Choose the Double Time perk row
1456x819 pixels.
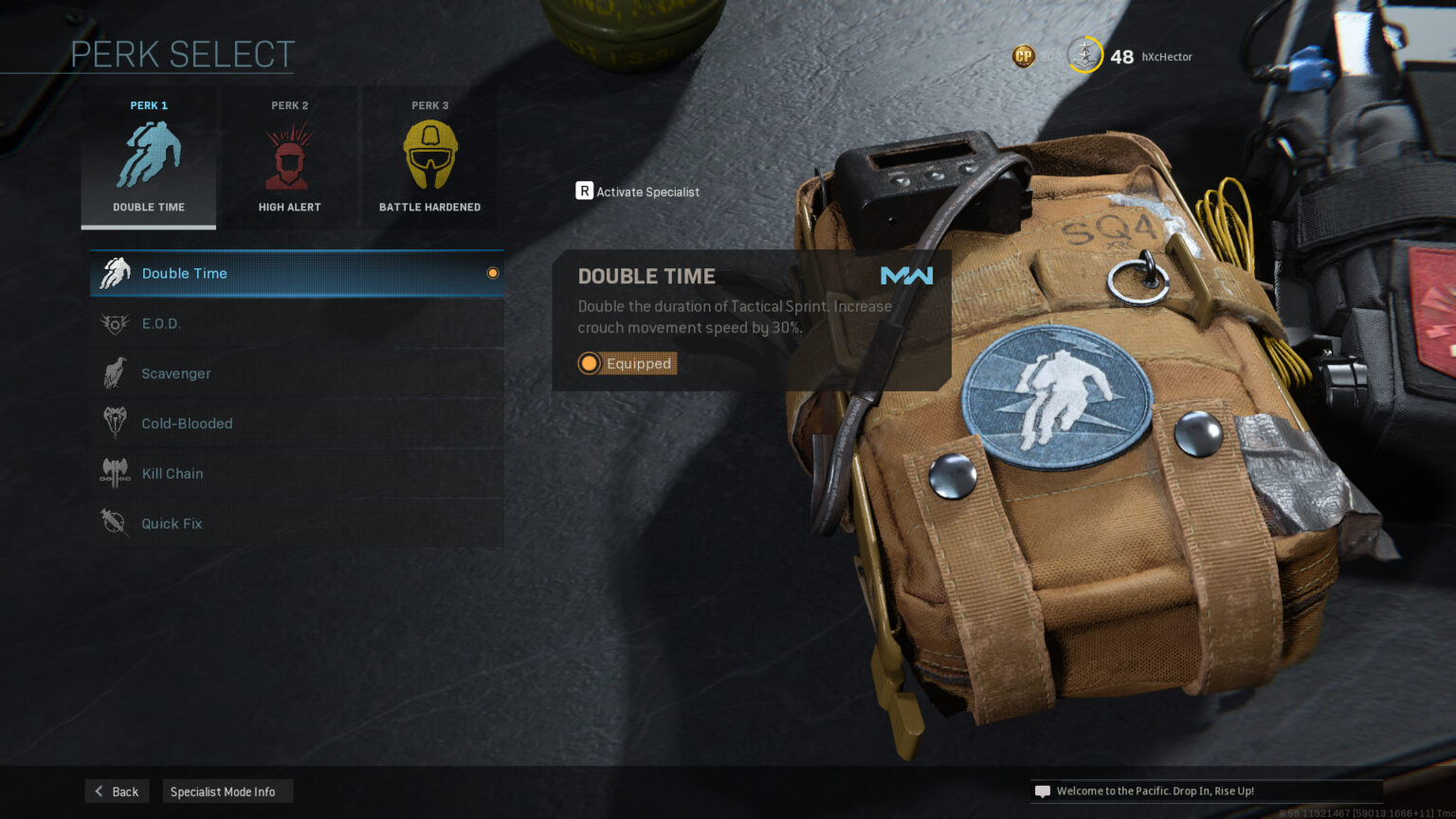297,273
